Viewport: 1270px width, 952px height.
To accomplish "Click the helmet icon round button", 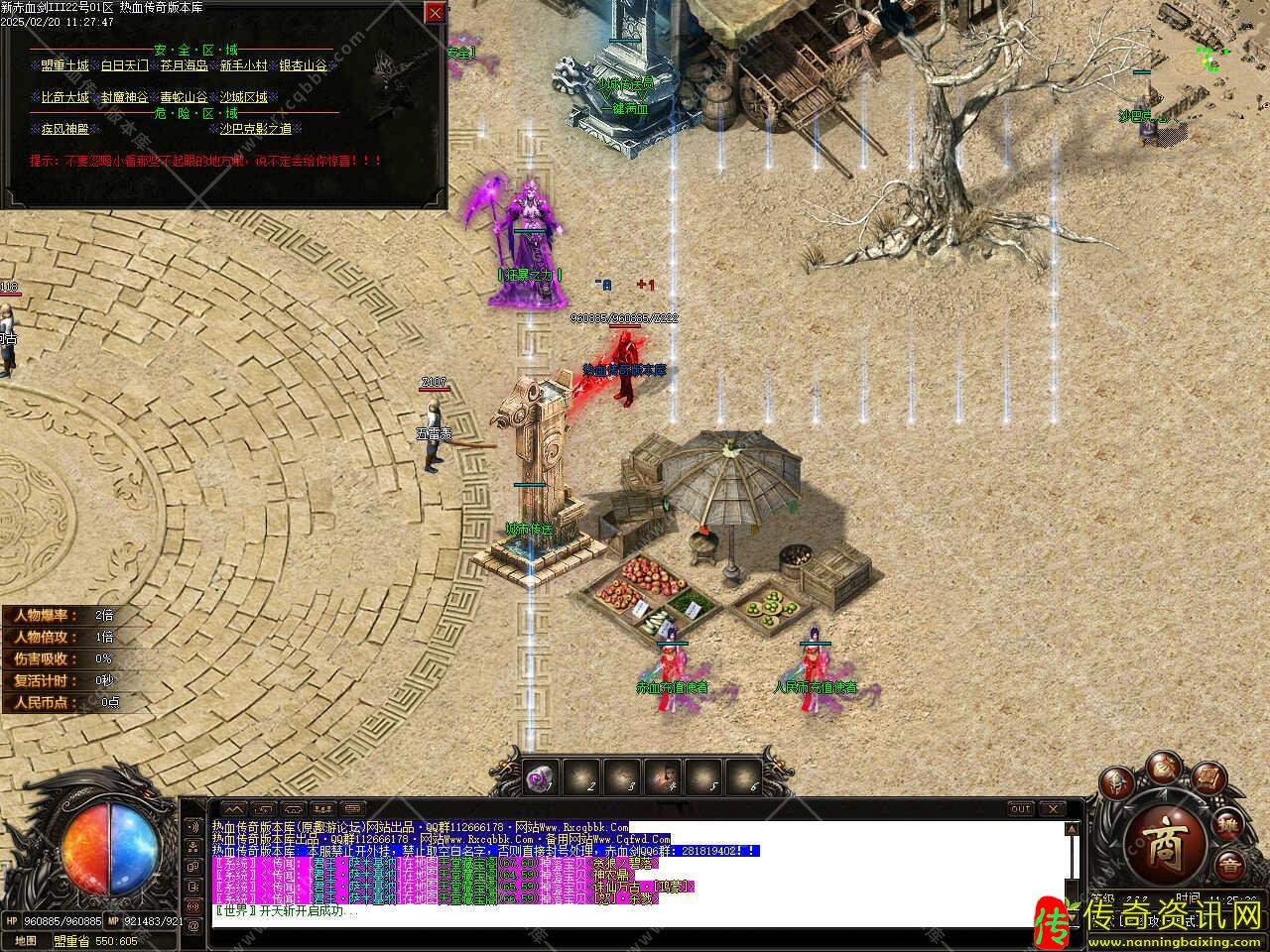I will point(1115,780).
